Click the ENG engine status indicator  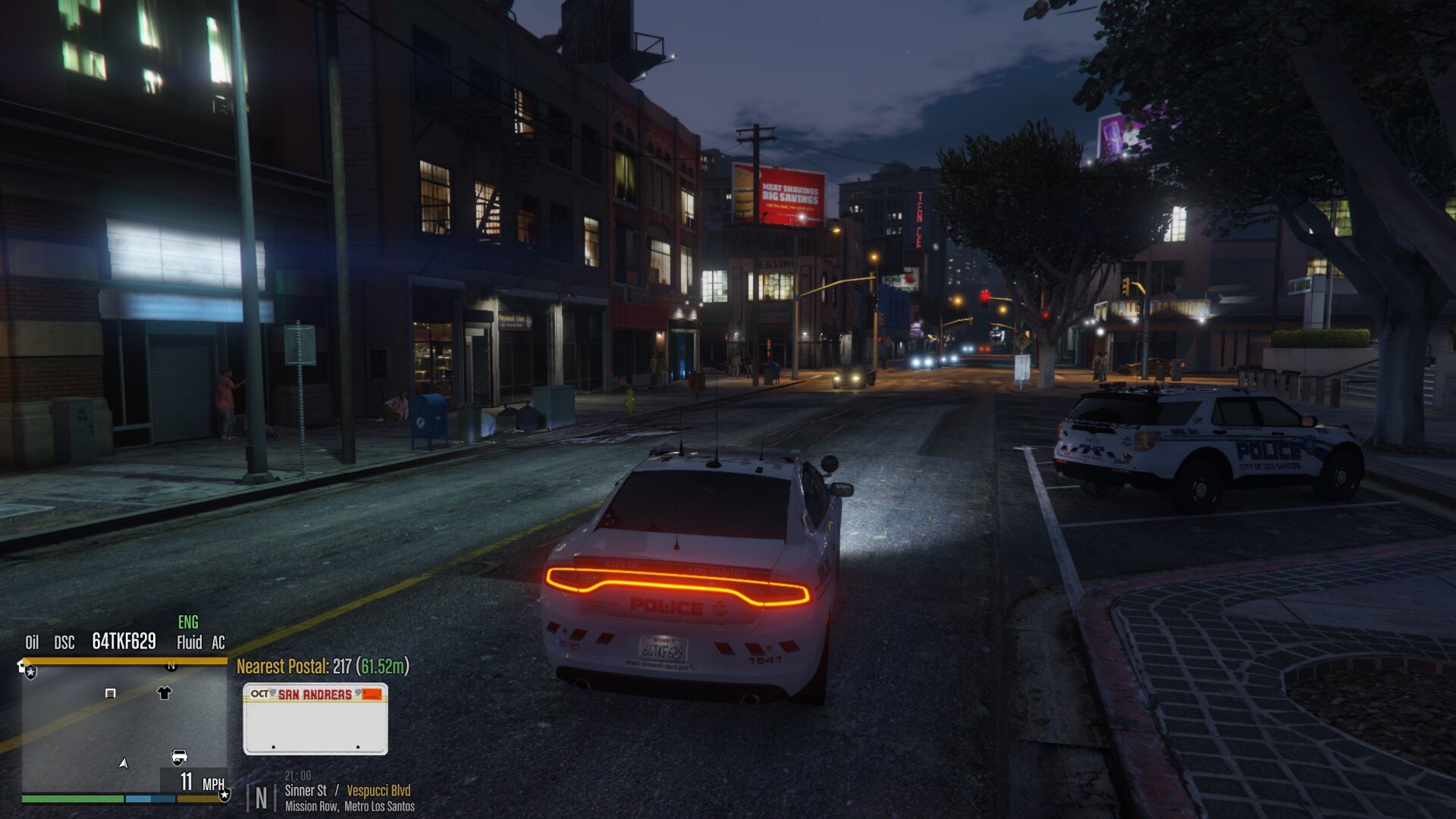click(x=188, y=623)
